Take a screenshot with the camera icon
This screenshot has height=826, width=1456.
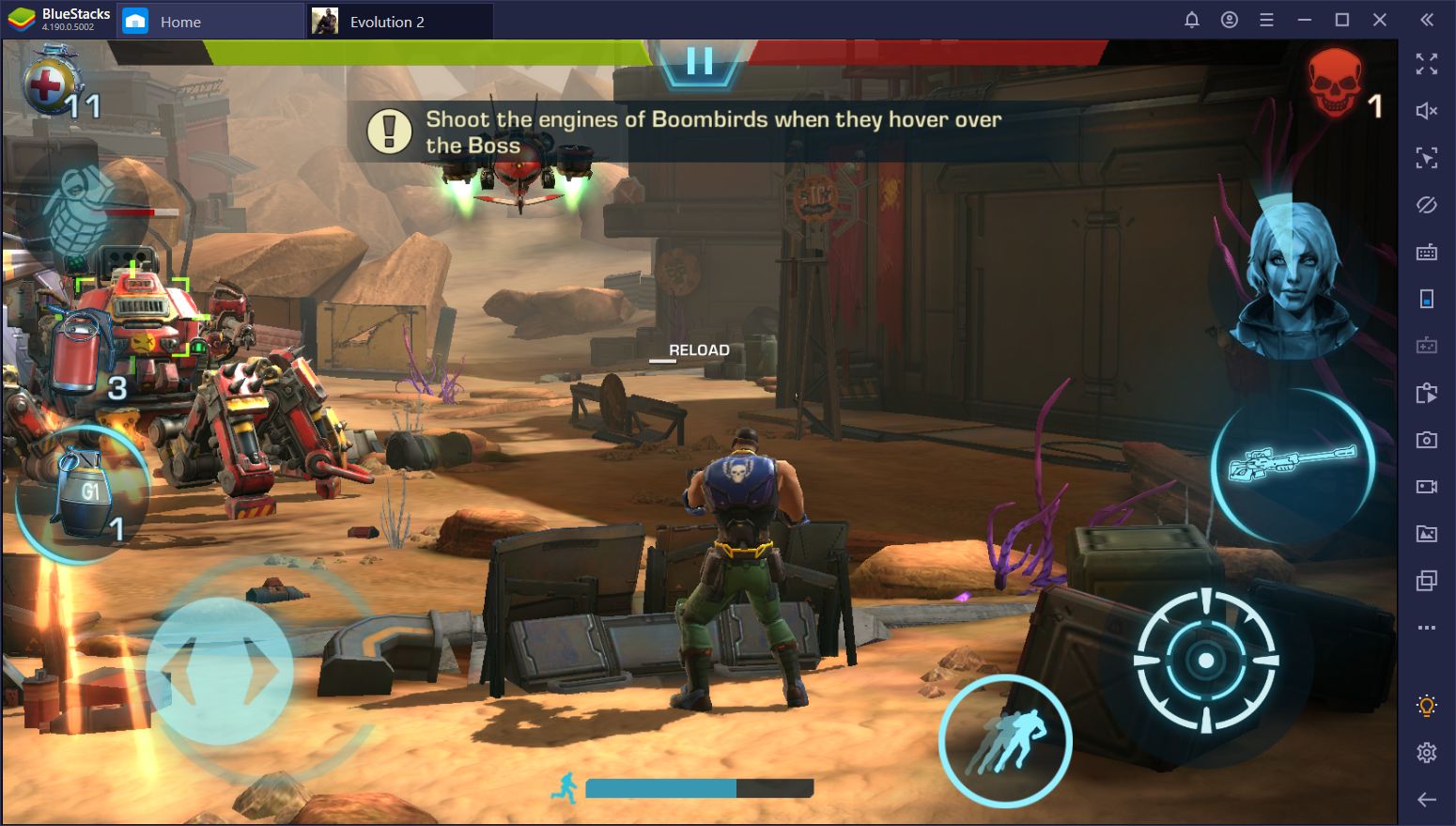(1427, 439)
